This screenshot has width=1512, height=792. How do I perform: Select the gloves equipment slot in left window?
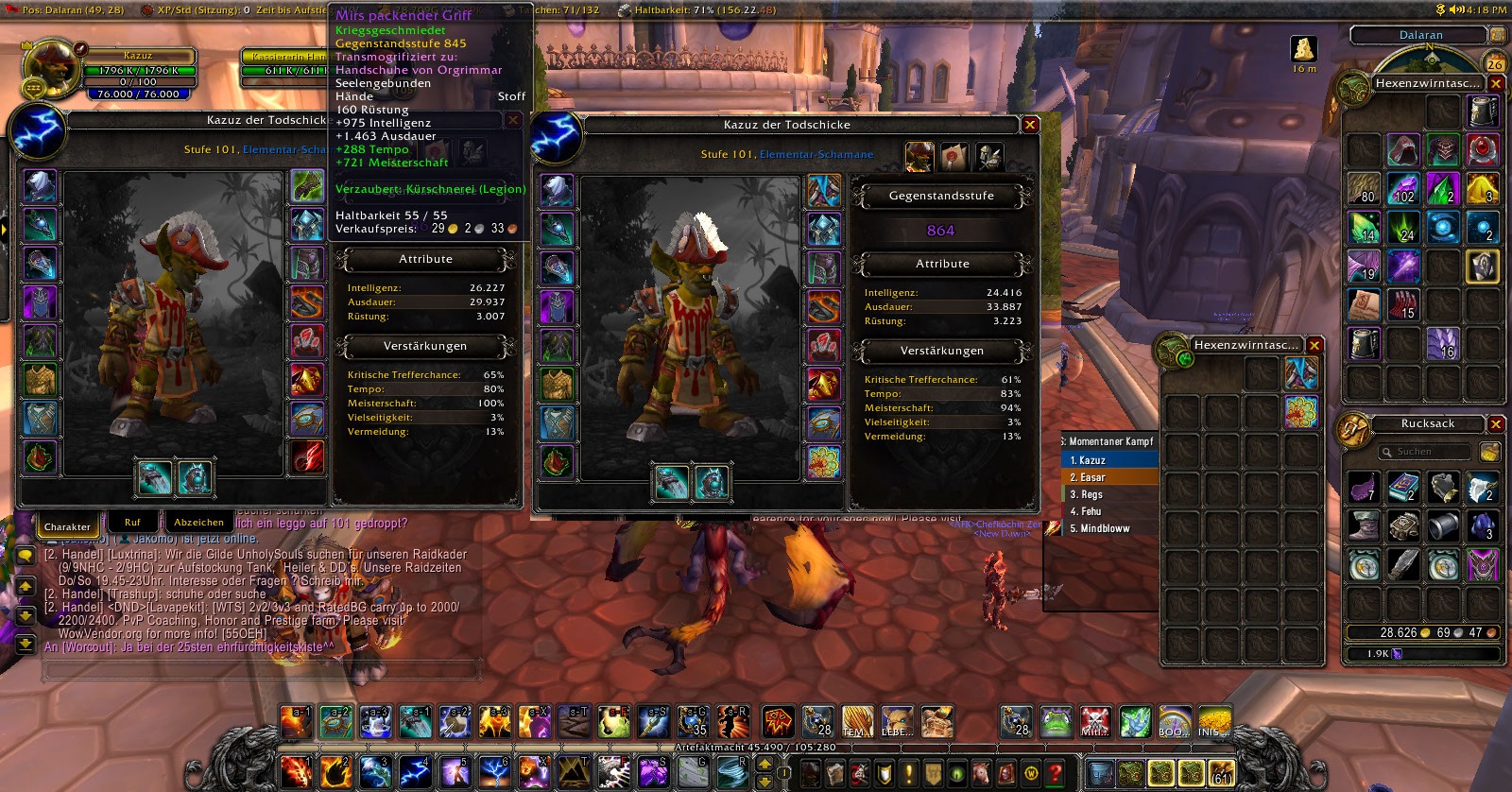[307, 186]
